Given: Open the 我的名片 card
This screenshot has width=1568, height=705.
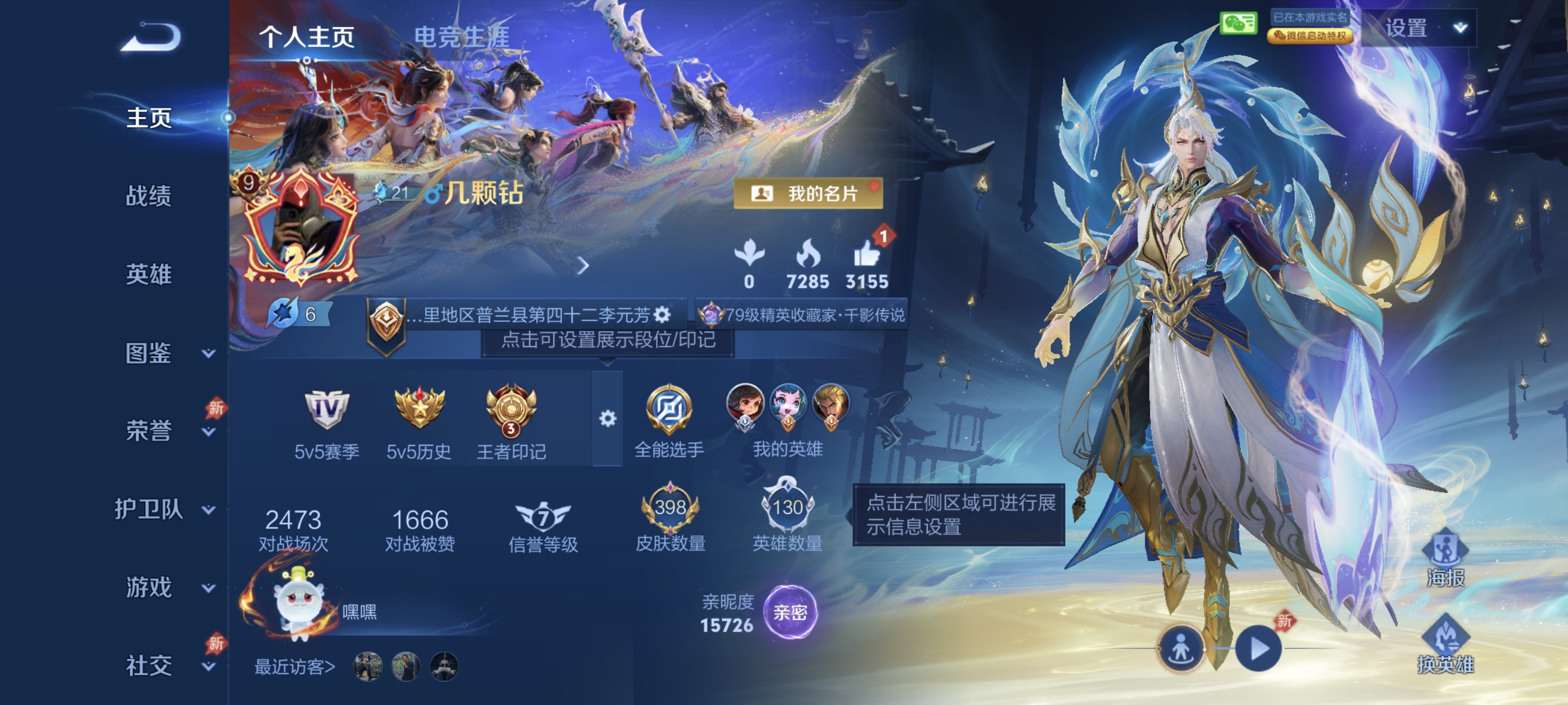Looking at the screenshot, I should (x=807, y=194).
